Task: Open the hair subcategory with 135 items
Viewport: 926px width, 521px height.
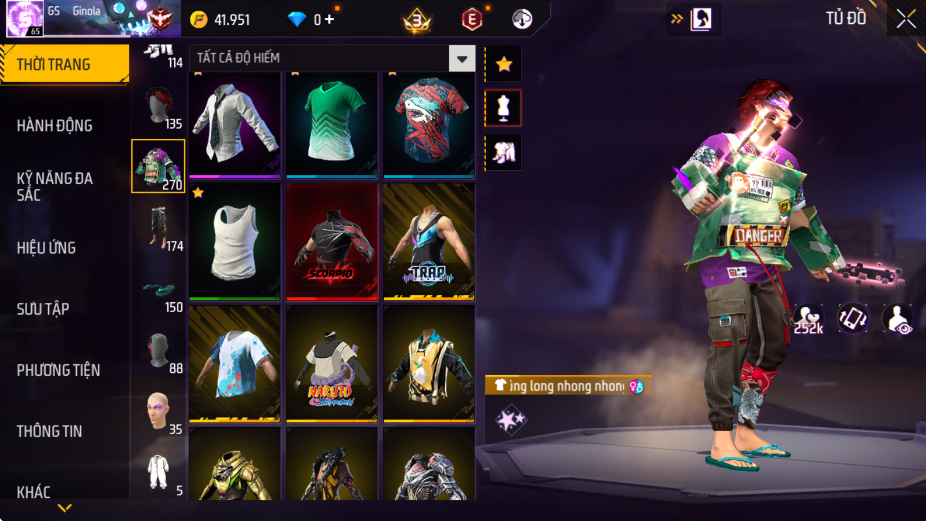Action: pyautogui.click(x=158, y=108)
